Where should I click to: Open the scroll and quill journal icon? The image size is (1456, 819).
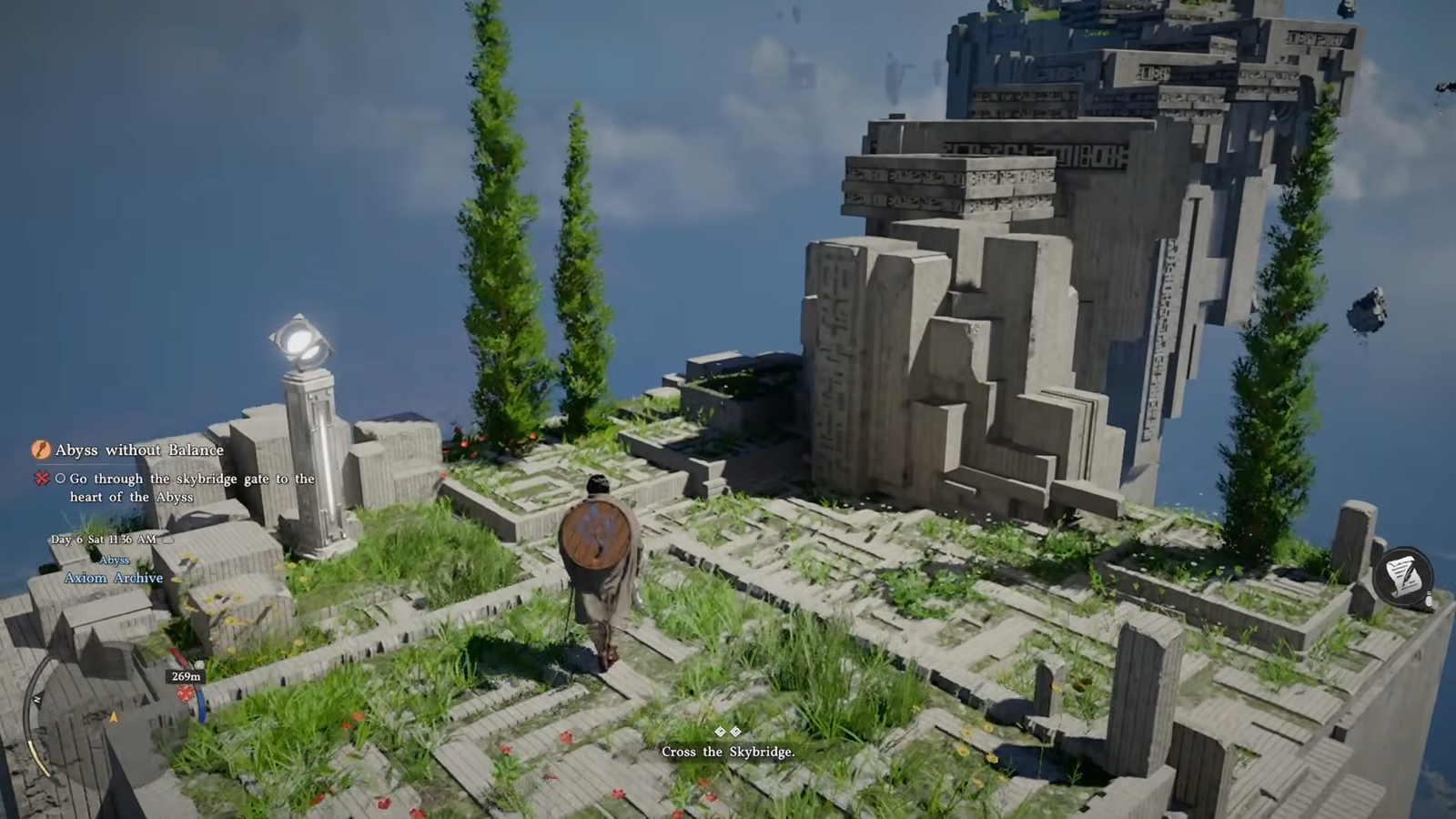(1403, 576)
